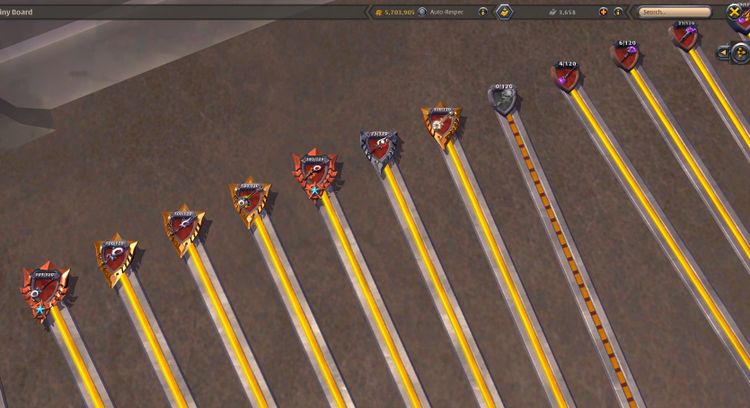Open the info button right of Auto-Respec
The image size is (750, 408).
(x=483, y=12)
